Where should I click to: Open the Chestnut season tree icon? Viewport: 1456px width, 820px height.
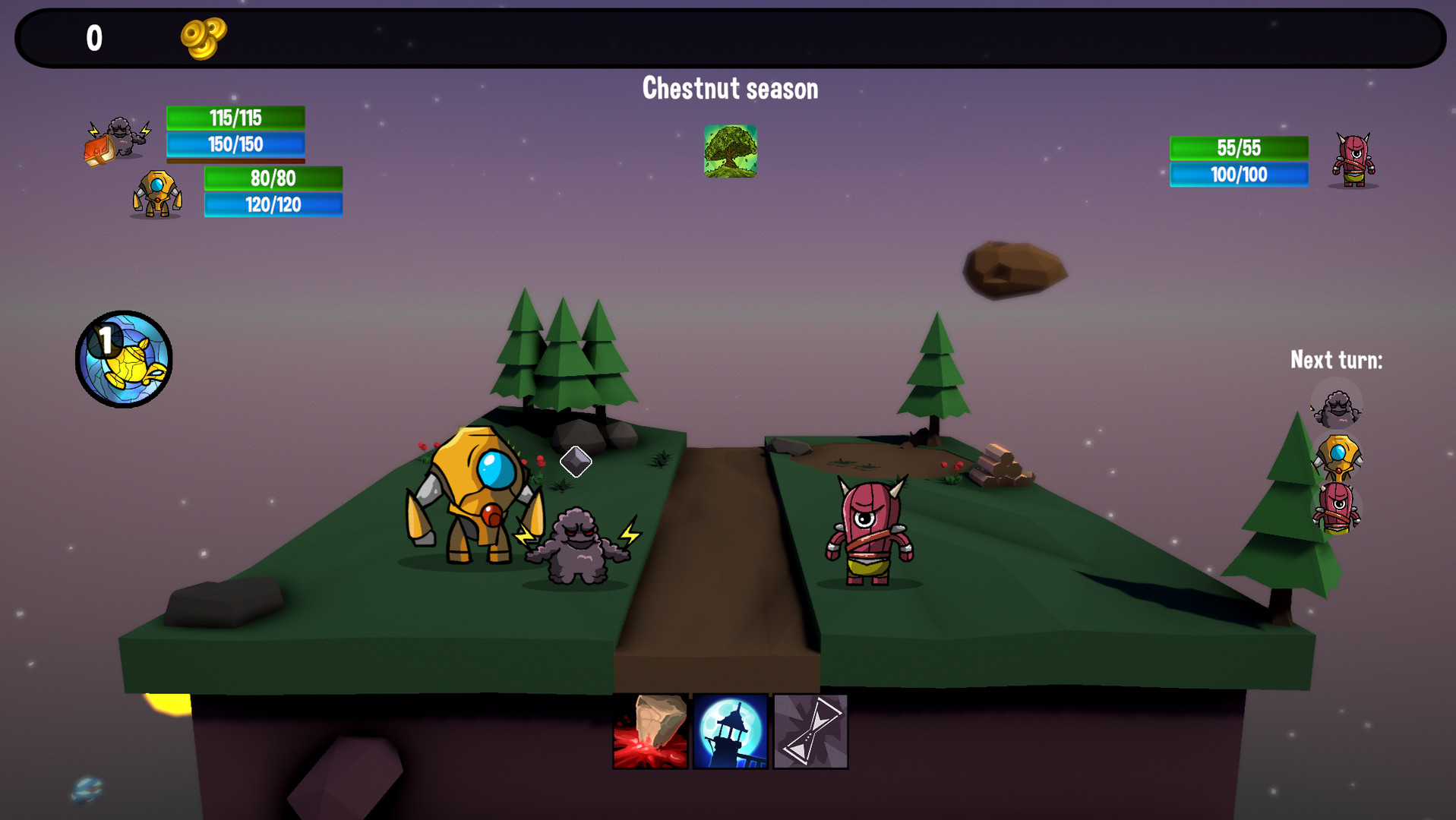(730, 152)
